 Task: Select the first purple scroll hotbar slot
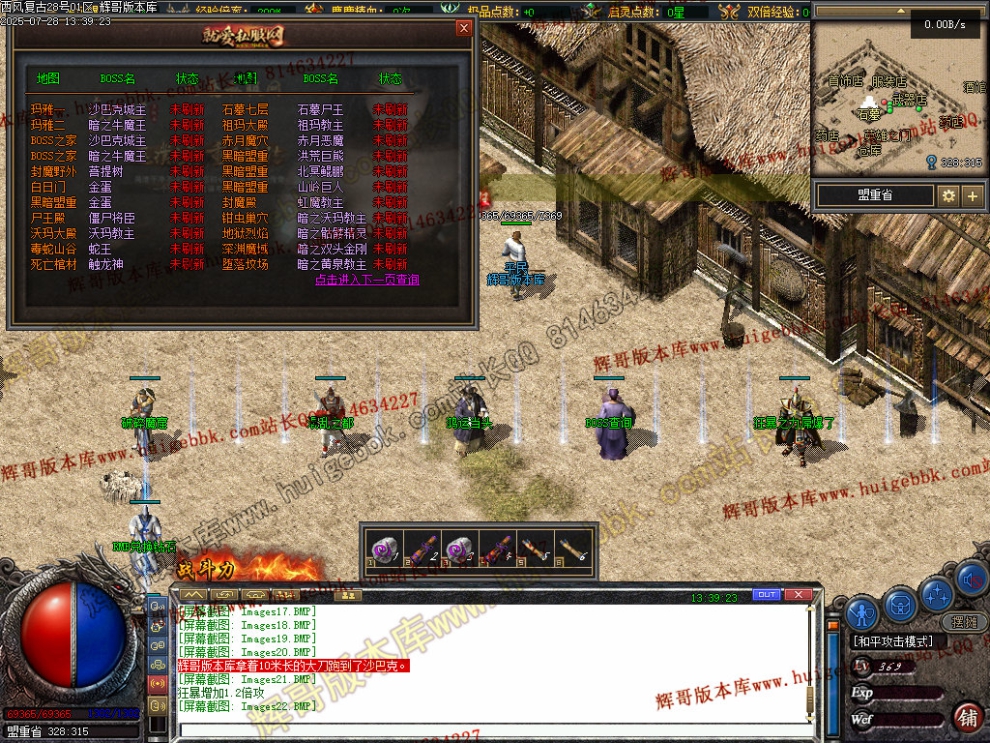click(383, 550)
